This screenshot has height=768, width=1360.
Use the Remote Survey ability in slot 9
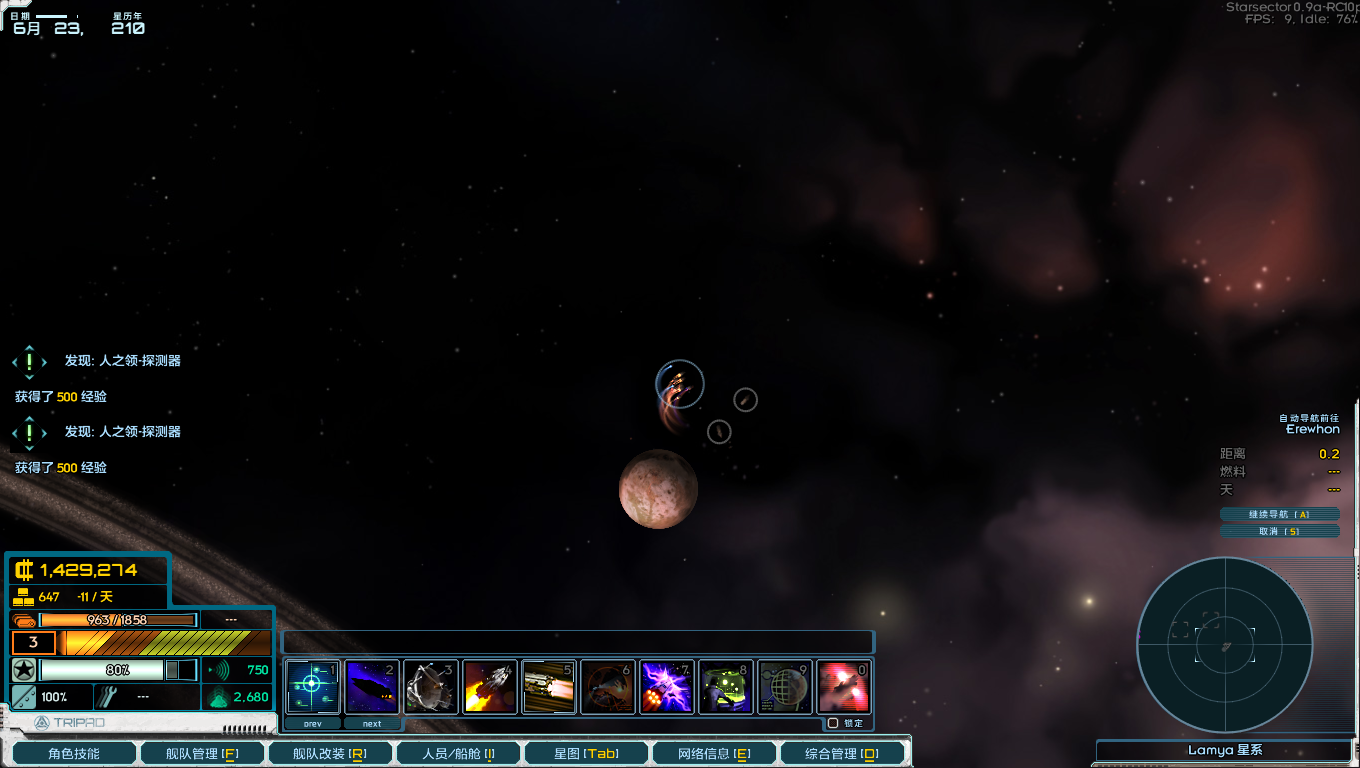785,686
